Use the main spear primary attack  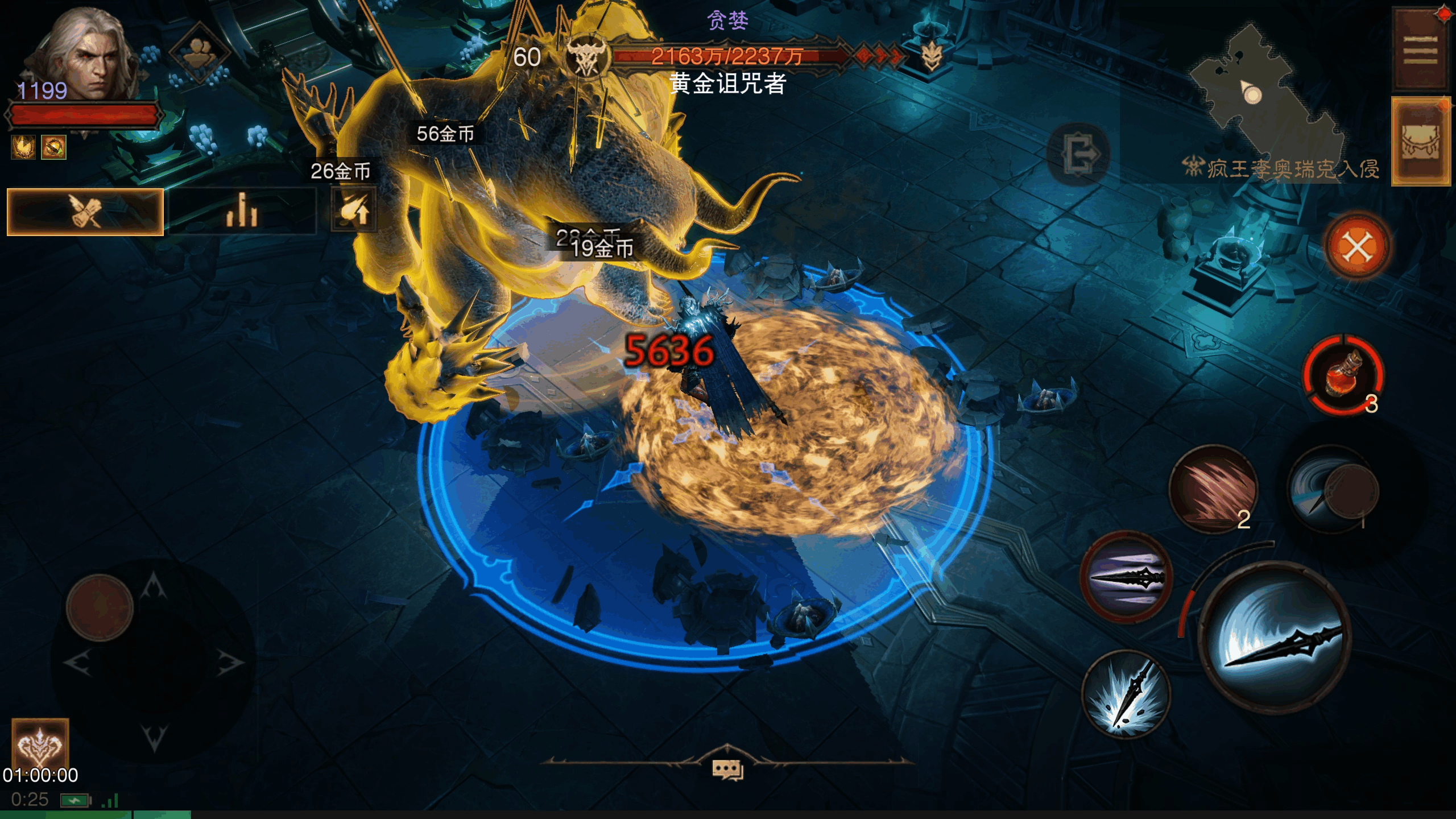point(1274,637)
